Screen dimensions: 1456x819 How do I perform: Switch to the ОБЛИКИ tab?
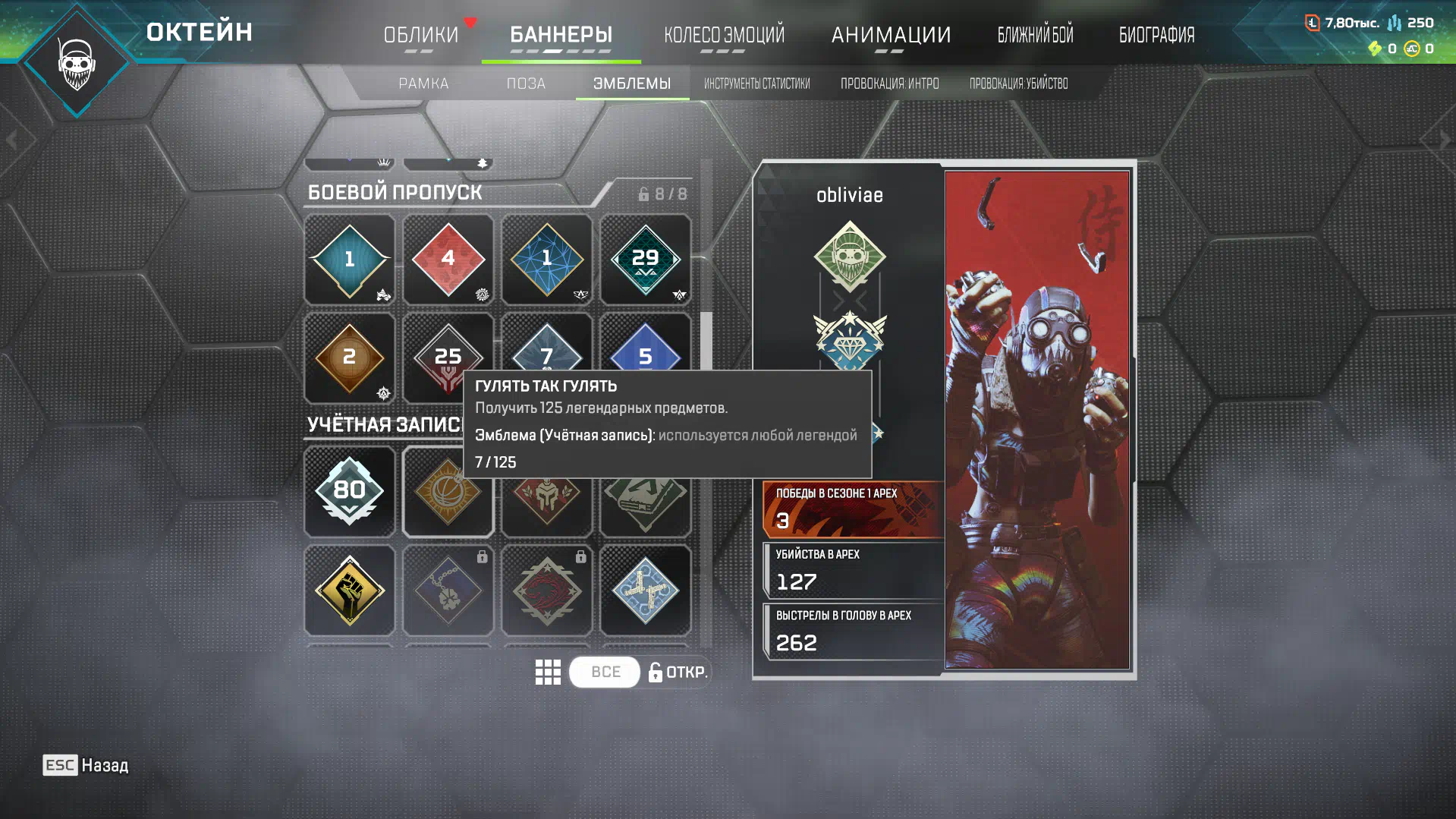421,35
